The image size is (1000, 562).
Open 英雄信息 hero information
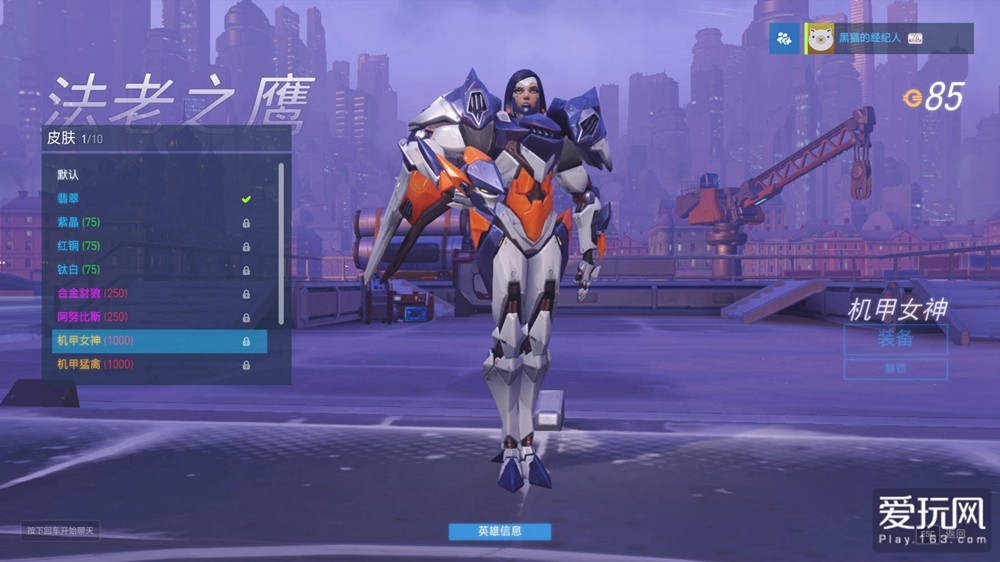pyautogui.click(x=499, y=531)
